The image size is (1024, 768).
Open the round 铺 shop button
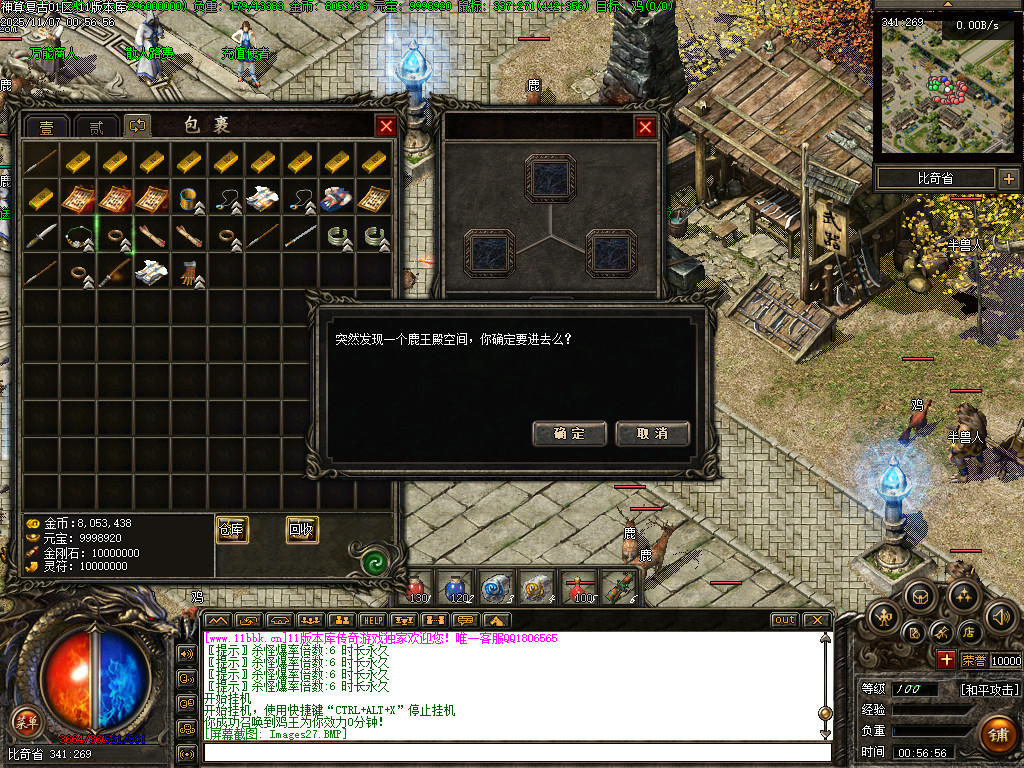997,735
